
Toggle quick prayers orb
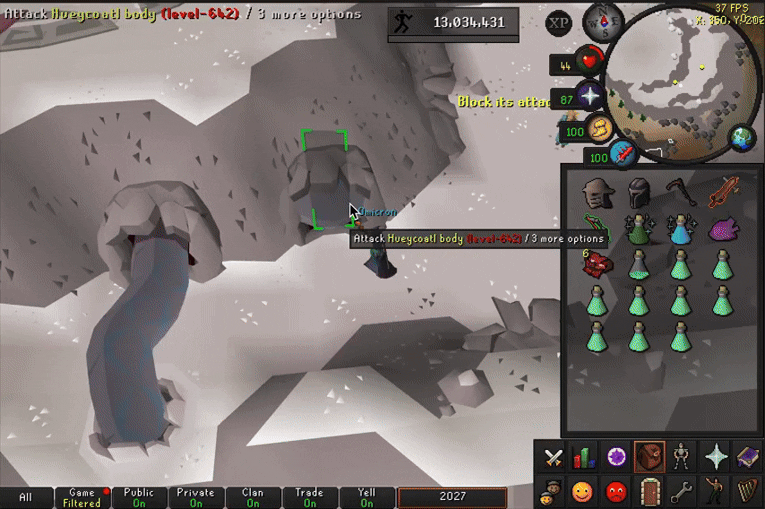[590, 97]
